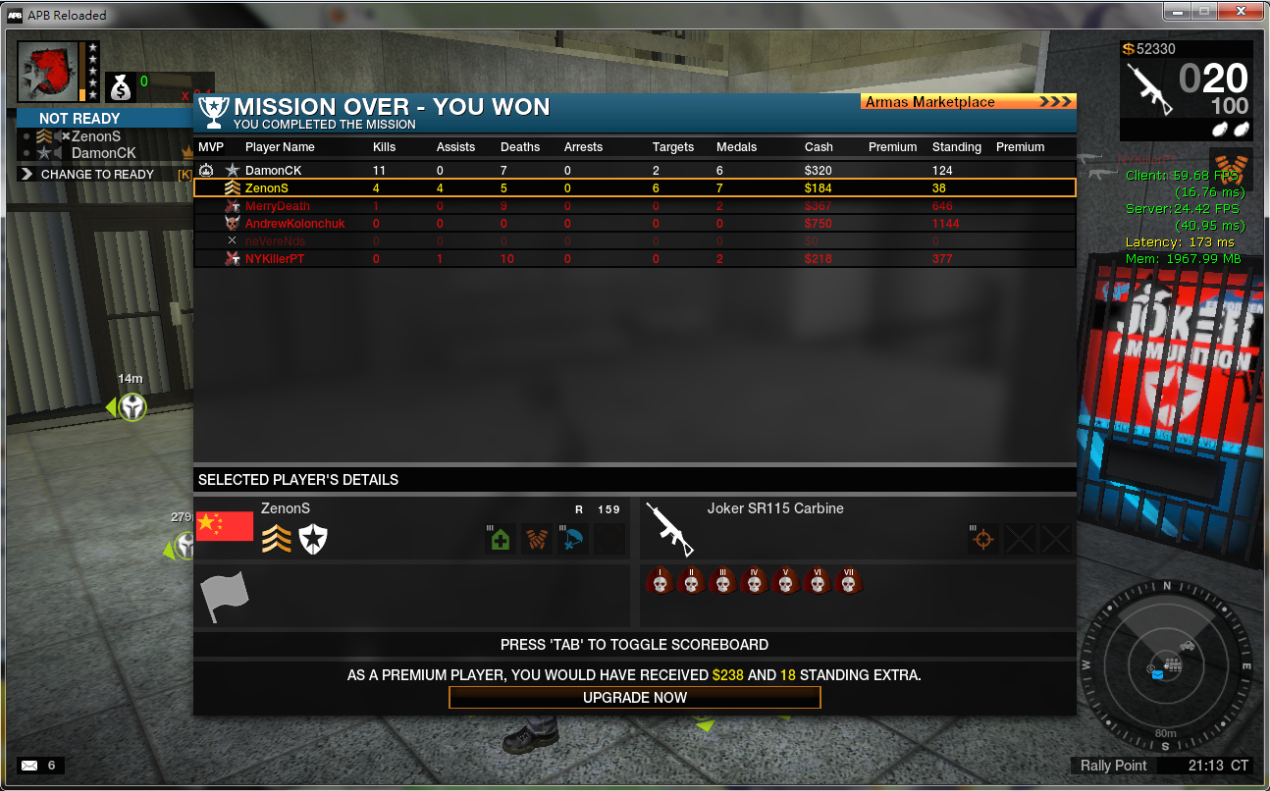
Task: Click the UPGRADE NOW button
Action: [634, 697]
